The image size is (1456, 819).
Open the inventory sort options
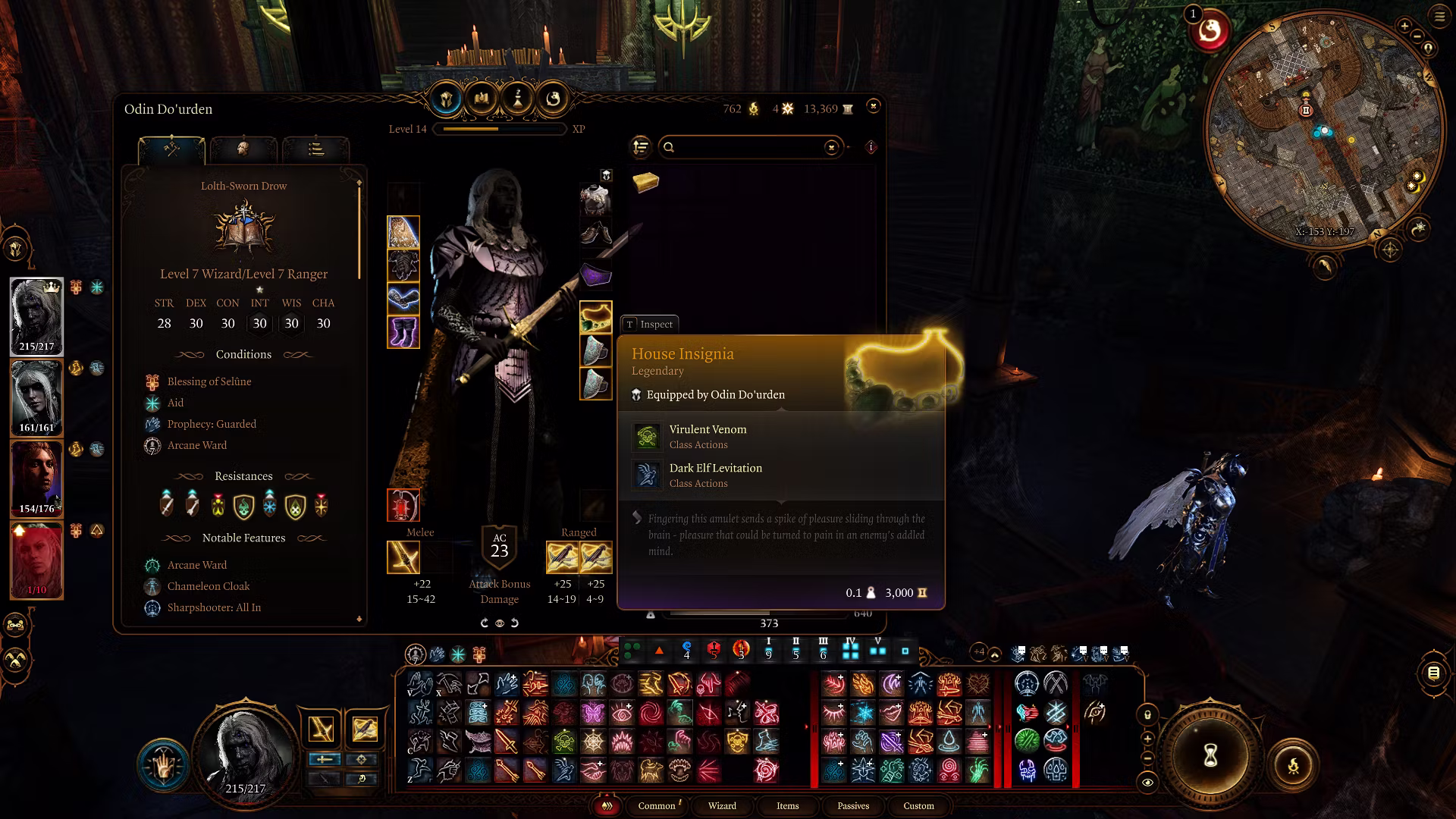641,147
